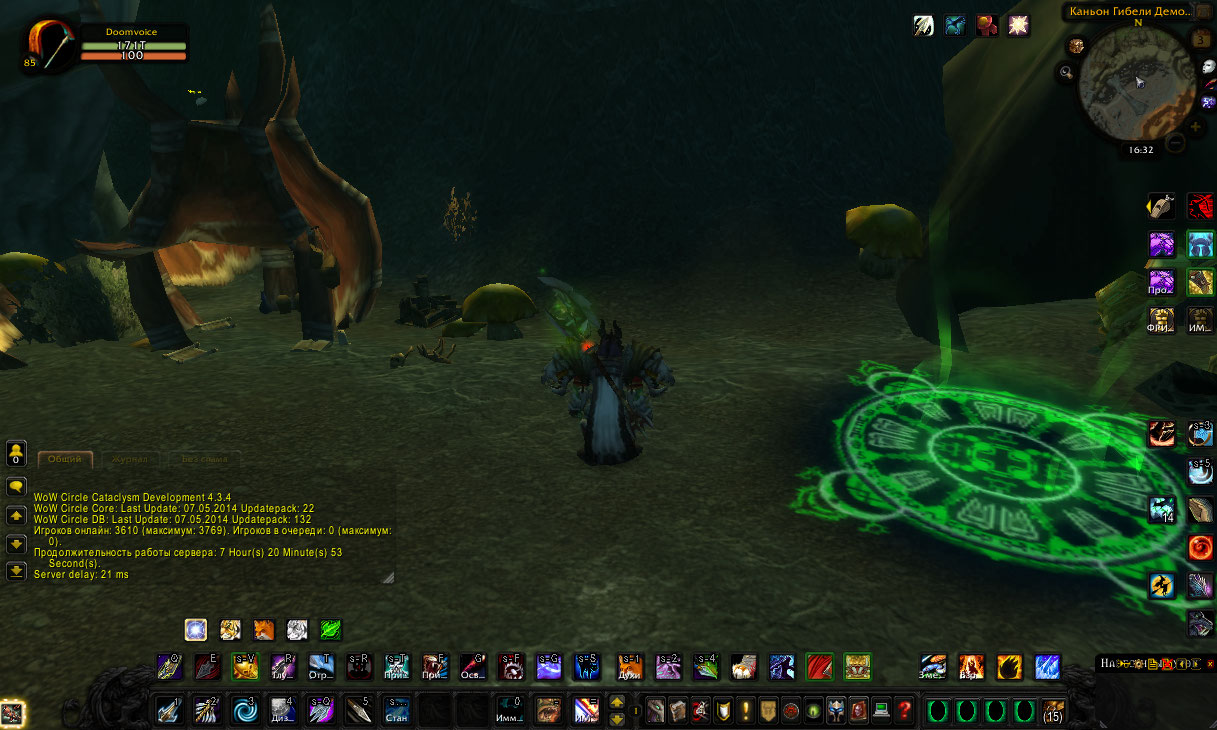Viewport: 1217px width, 730px height.
Task: Open the calendar button by the minimap
Action: tap(1201, 38)
